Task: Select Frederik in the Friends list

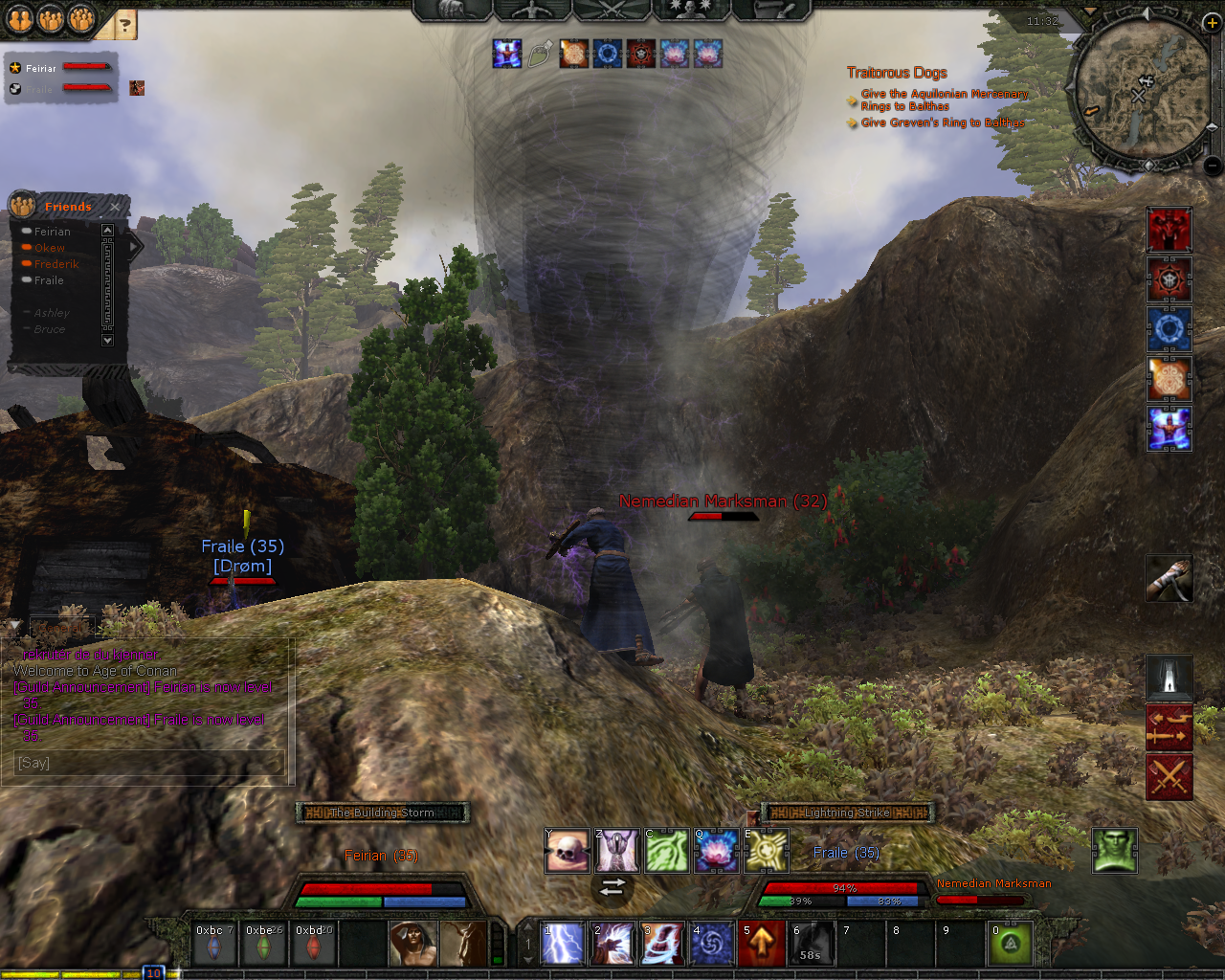Action: [56, 264]
